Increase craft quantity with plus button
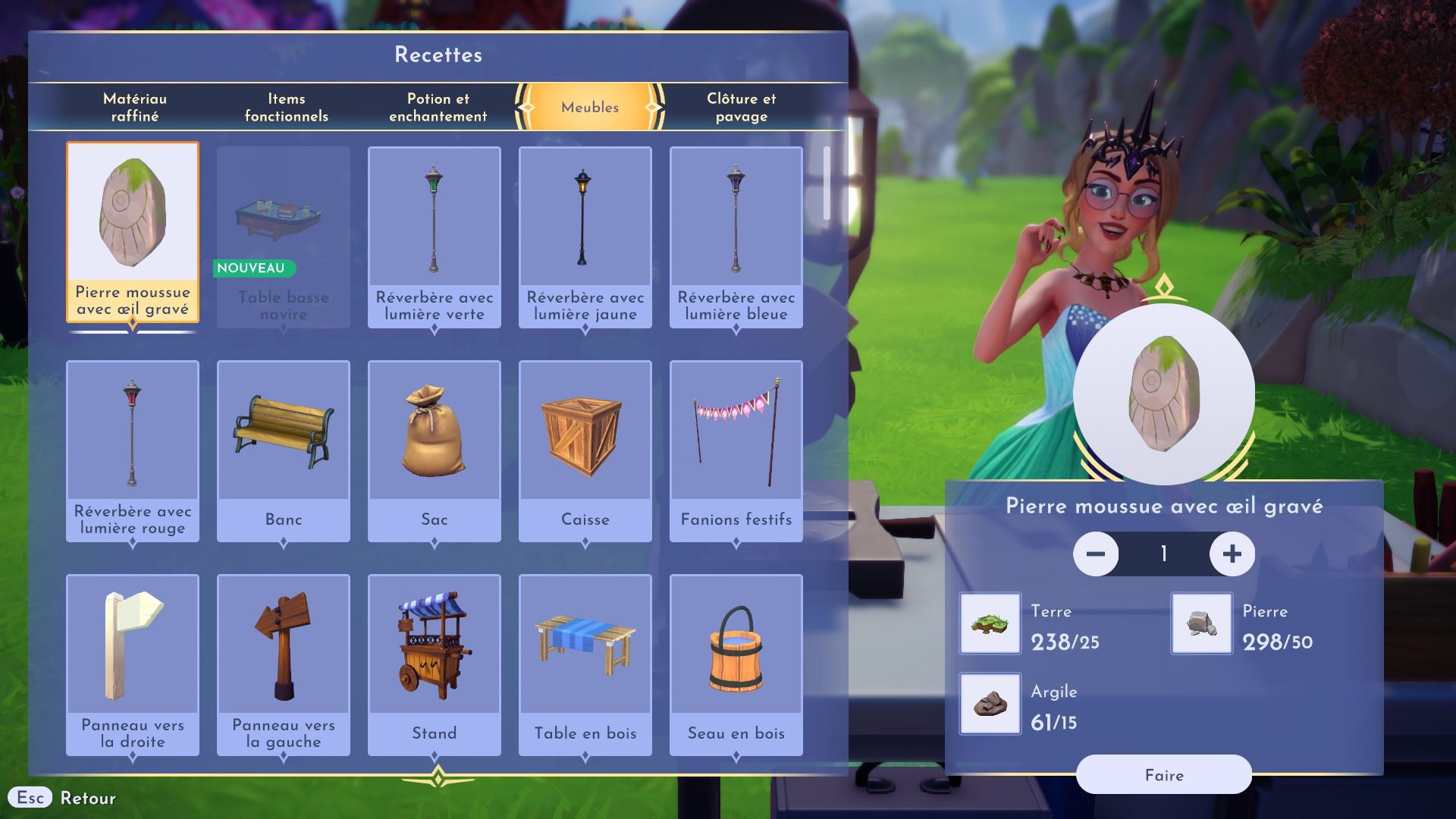Image resolution: width=1456 pixels, height=819 pixels. (x=1232, y=554)
